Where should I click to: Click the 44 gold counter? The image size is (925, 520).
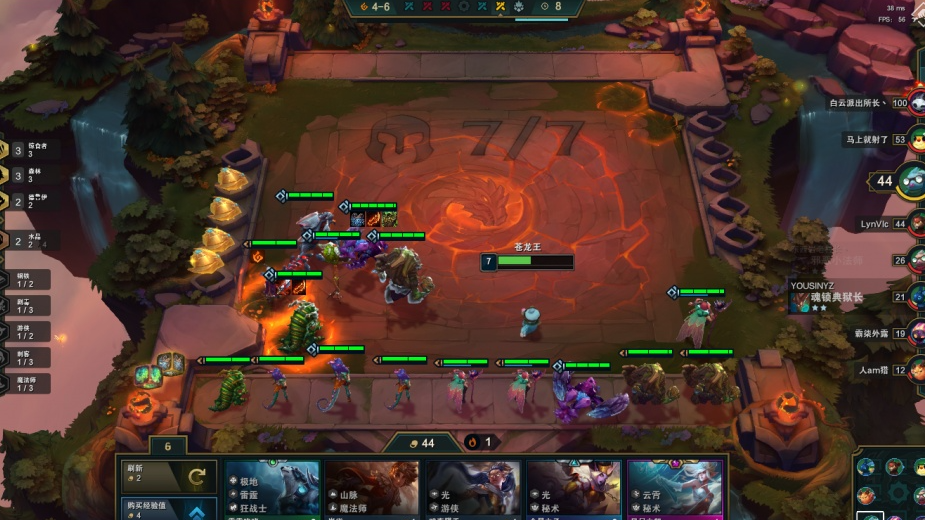(428, 443)
